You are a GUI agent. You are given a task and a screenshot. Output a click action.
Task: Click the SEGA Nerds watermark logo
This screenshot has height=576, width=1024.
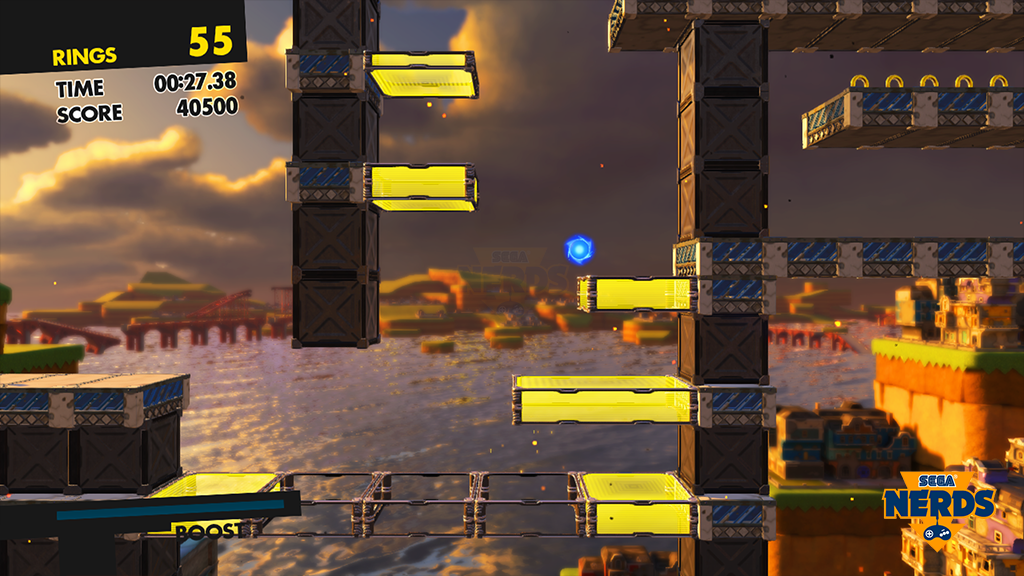coord(937,505)
